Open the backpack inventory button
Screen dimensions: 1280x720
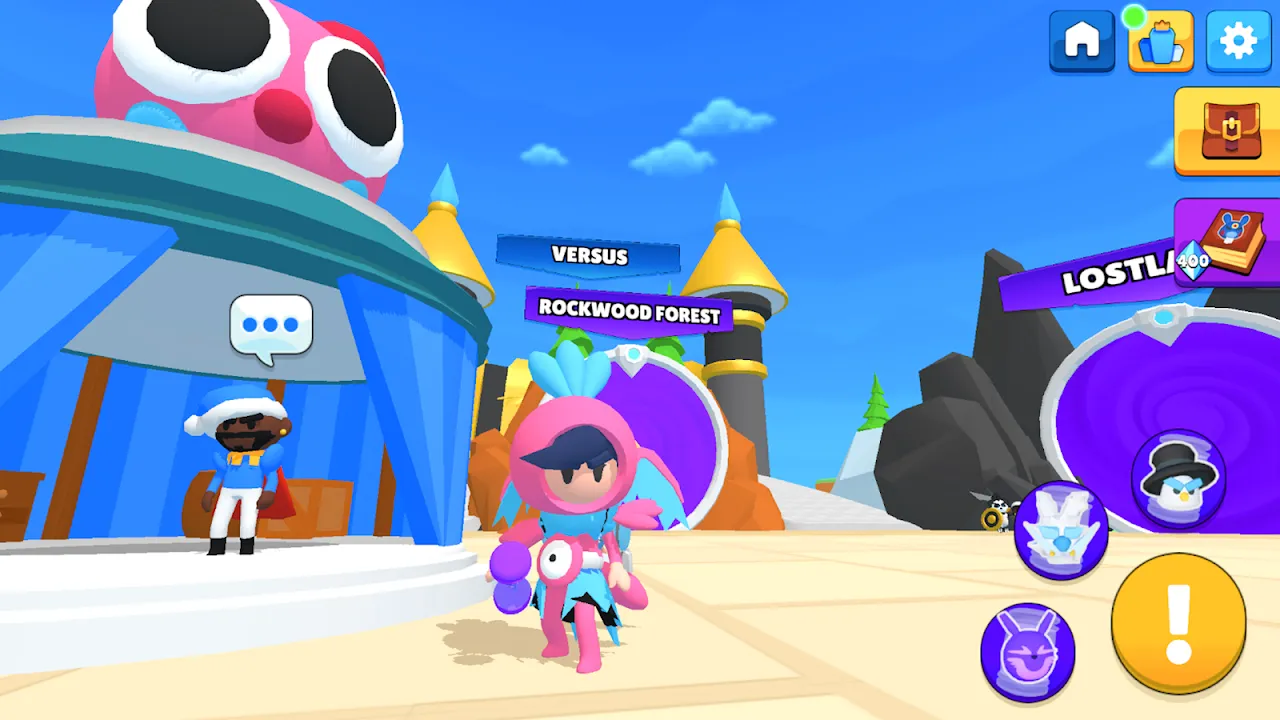click(1229, 131)
